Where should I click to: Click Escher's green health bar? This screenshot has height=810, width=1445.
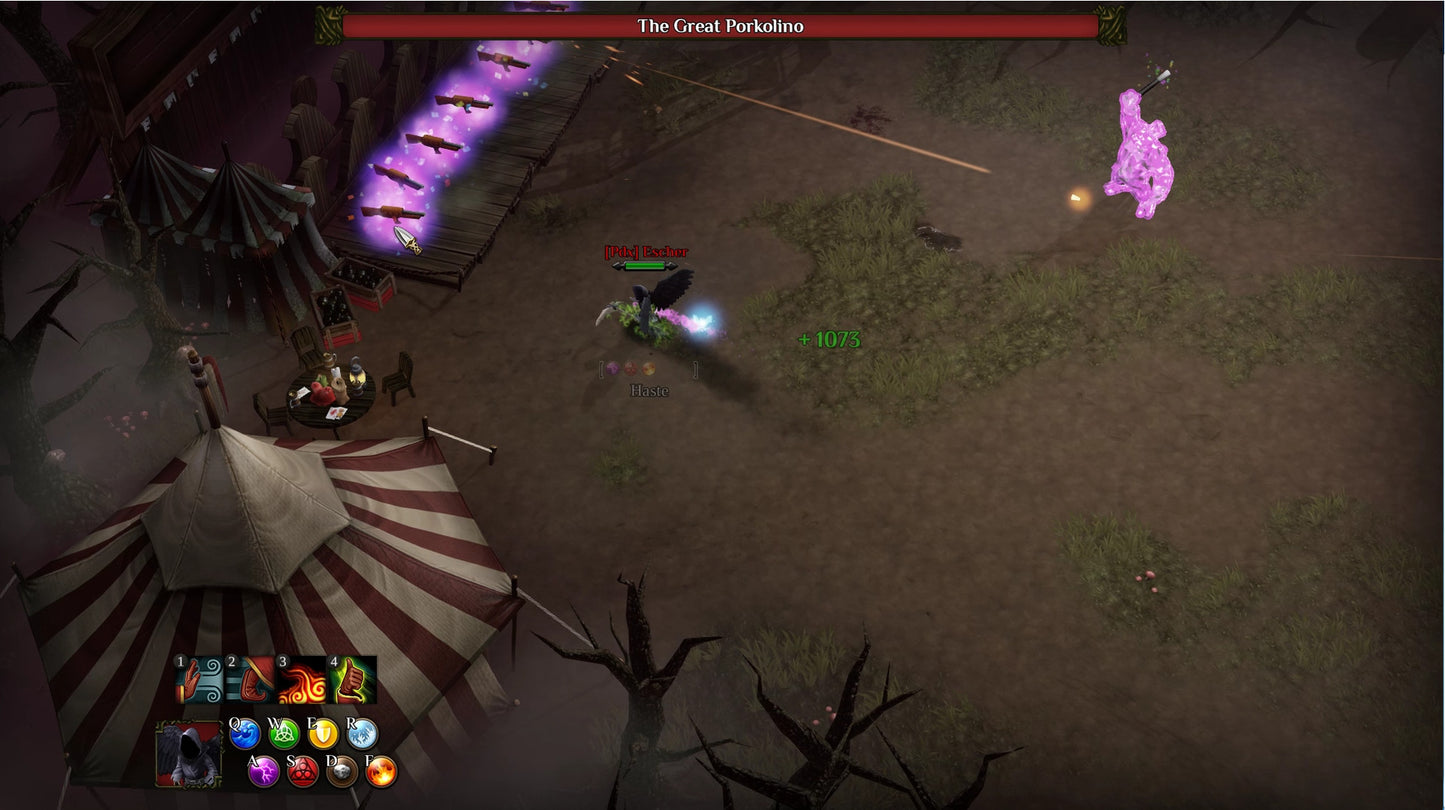coord(646,266)
